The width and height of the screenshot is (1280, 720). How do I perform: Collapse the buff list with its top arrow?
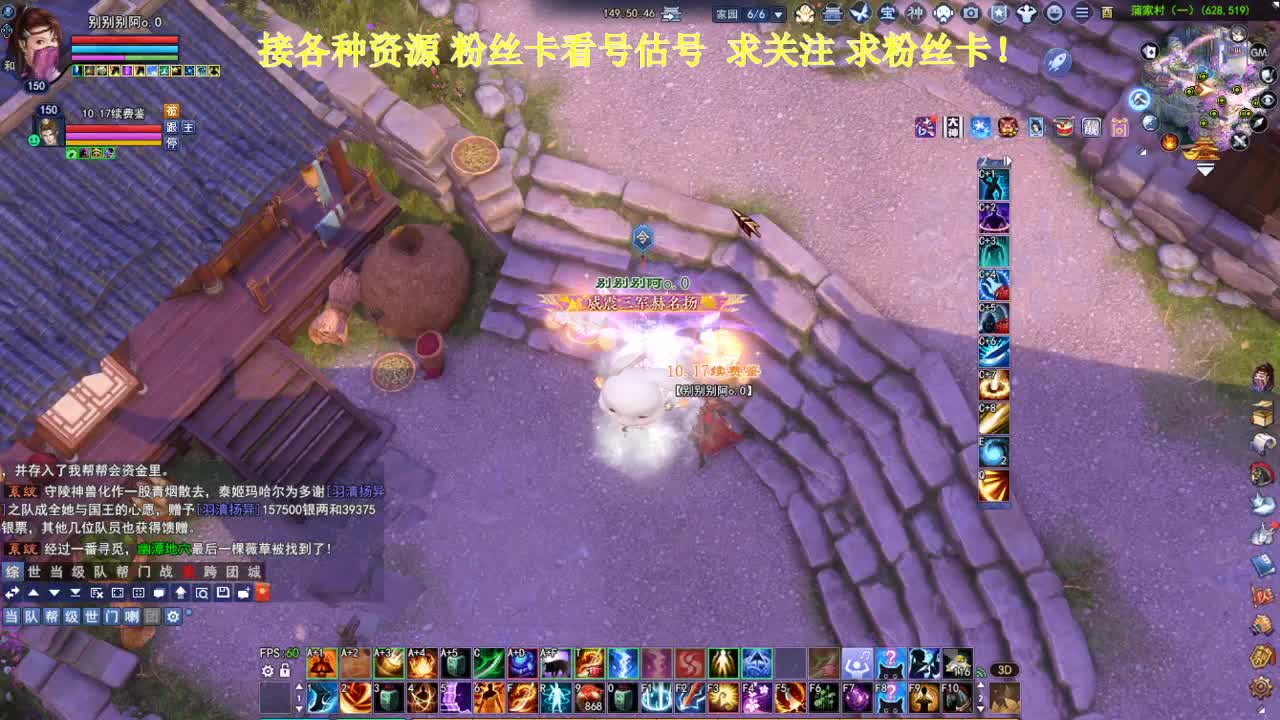(x=1008, y=160)
